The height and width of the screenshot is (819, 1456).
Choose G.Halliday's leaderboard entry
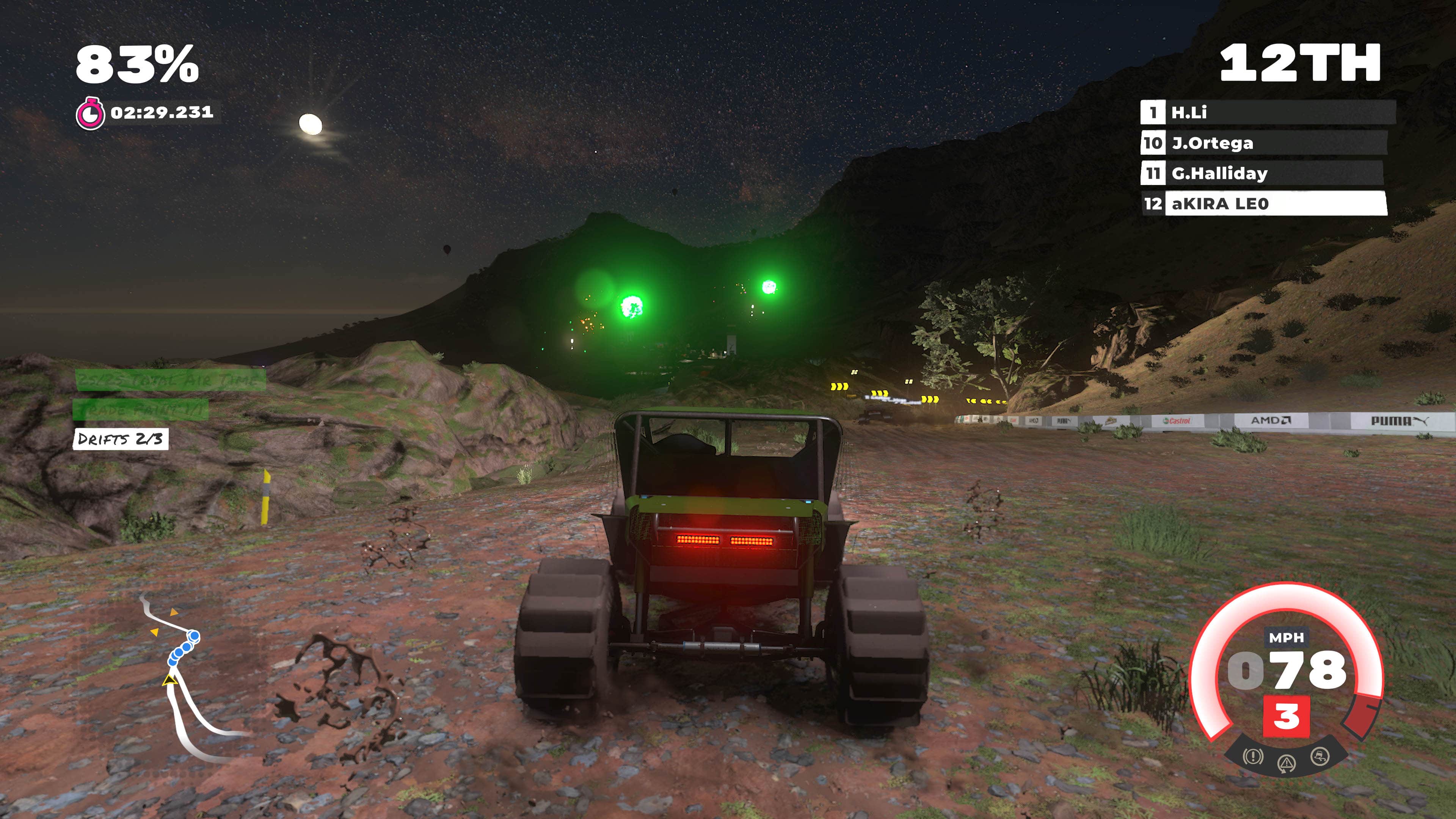click(1261, 173)
